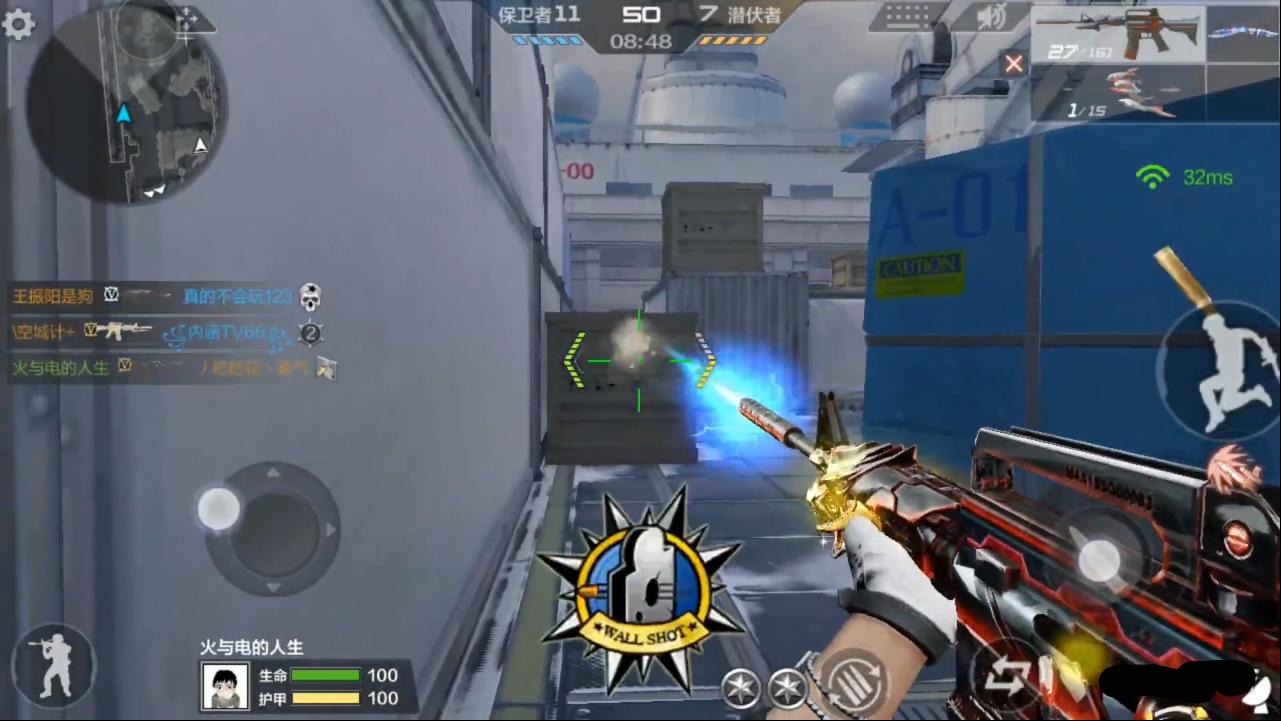The image size is (1281, 721).
Task: Open the gear settings menu
Action: (x=18, y=24)
